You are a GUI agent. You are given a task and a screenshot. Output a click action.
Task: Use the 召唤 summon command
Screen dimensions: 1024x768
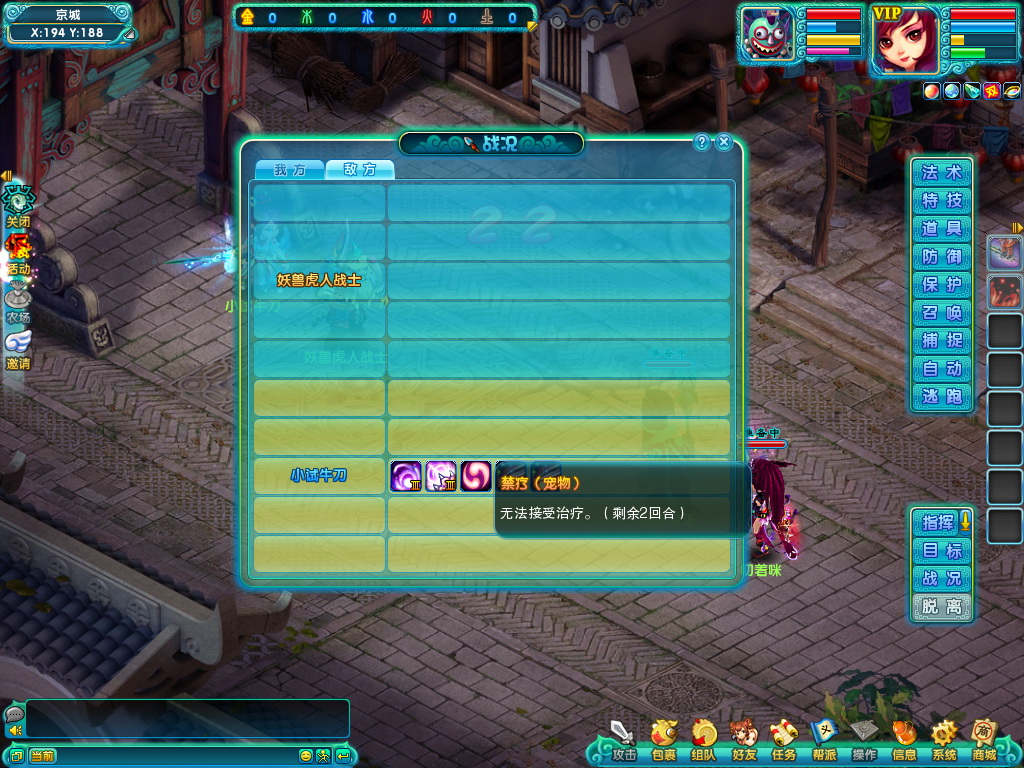pyautogui.click(x=942, y=313)
